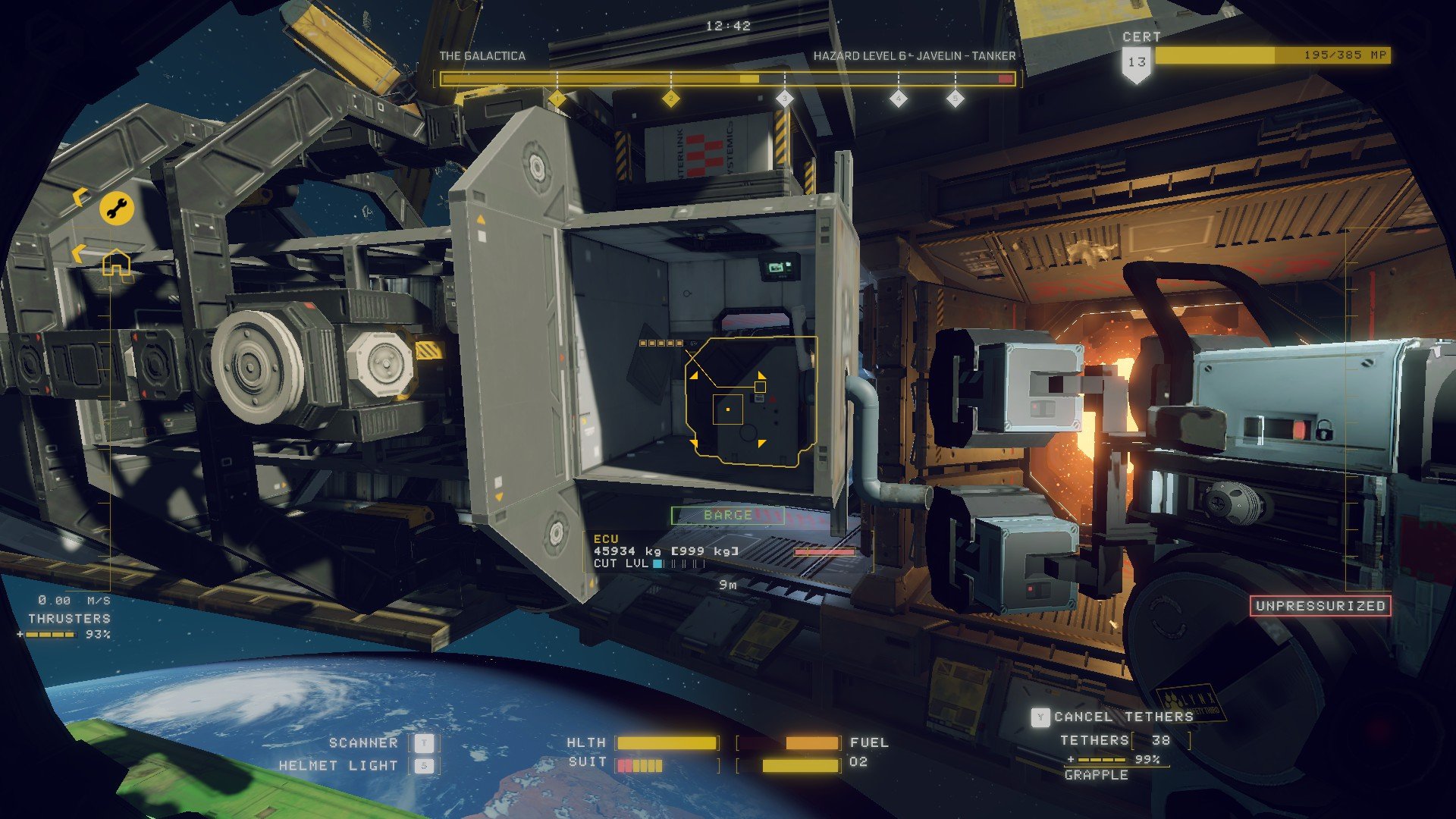1456x819 pixels.
Task: Select the home habitat waypoint icon
Action: 116,264
